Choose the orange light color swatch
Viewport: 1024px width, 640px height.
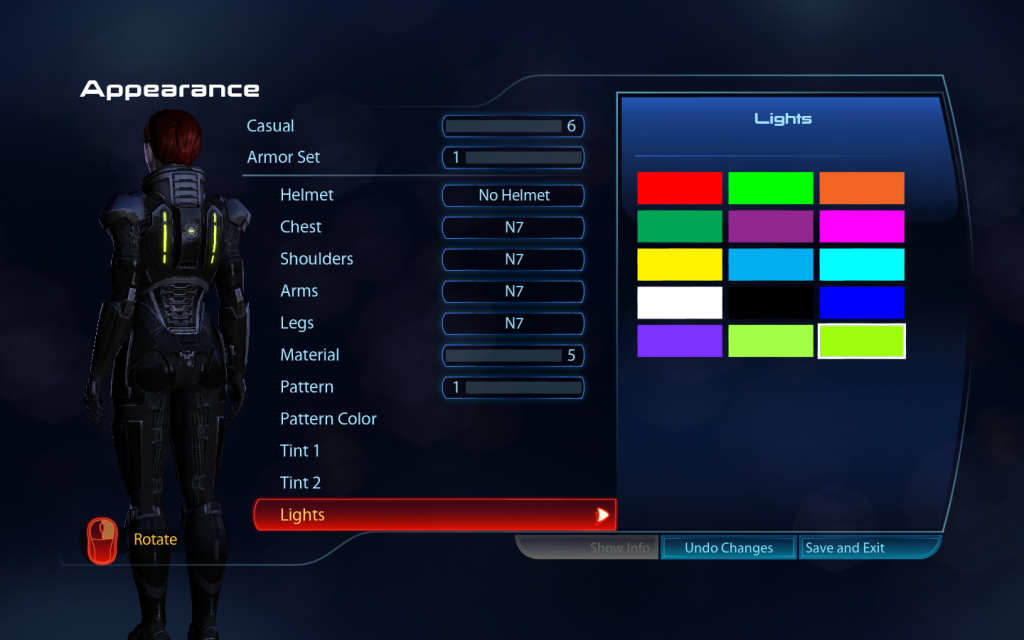tap(861, 188)
